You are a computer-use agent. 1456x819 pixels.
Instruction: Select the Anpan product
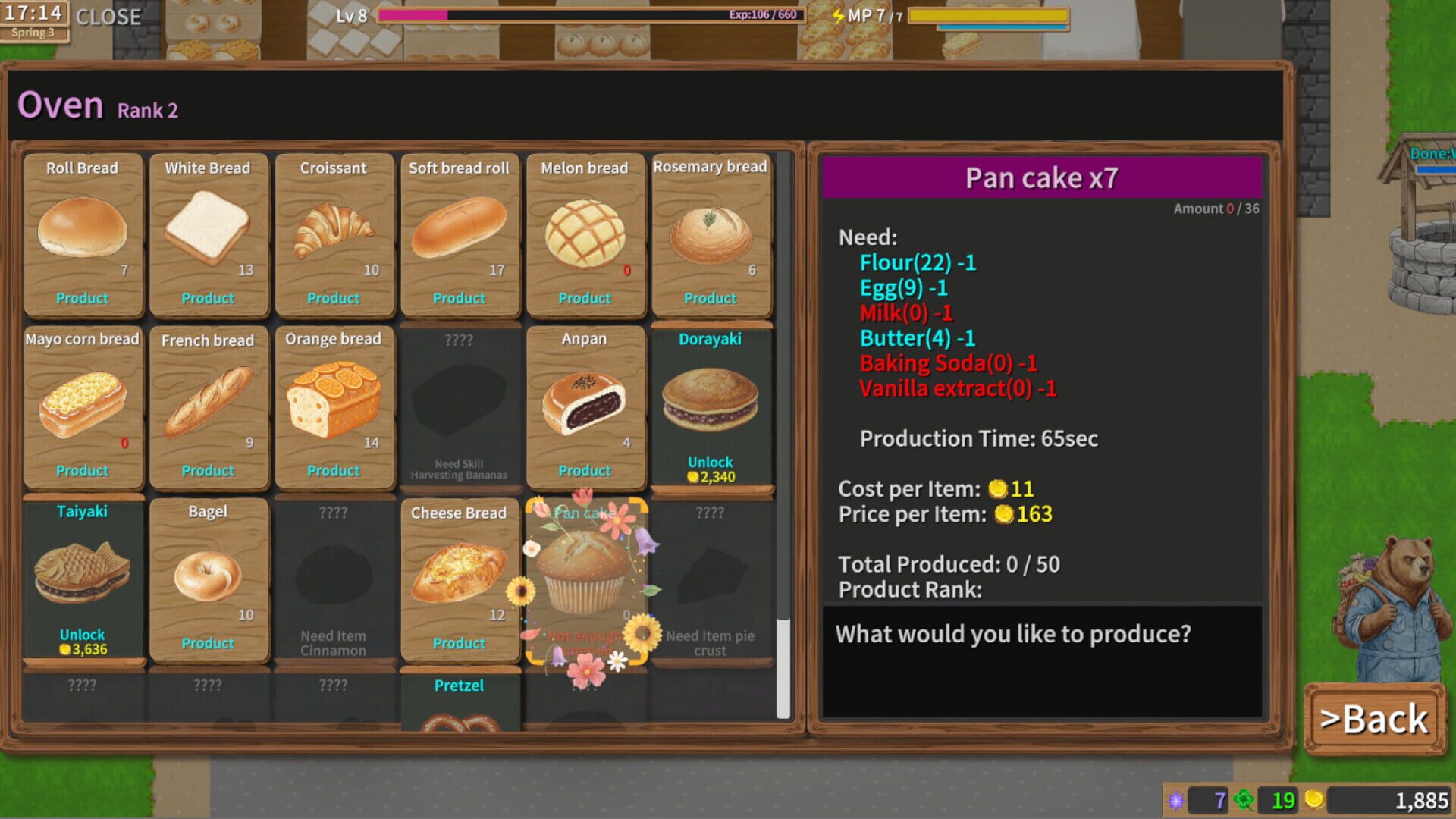coord(585,402)
